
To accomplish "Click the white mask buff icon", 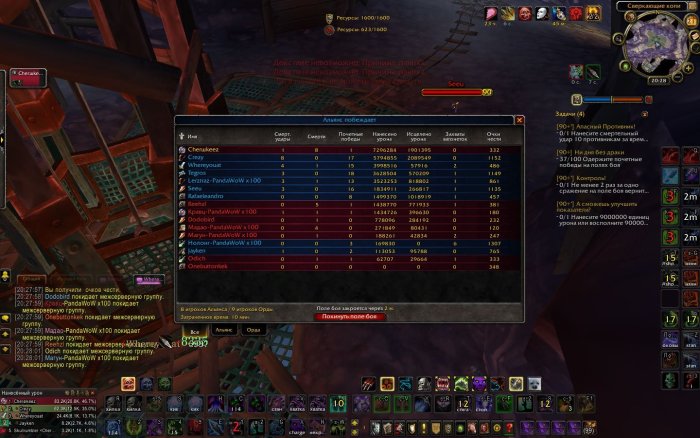I will pyautogui.click(x=542, y=13).
